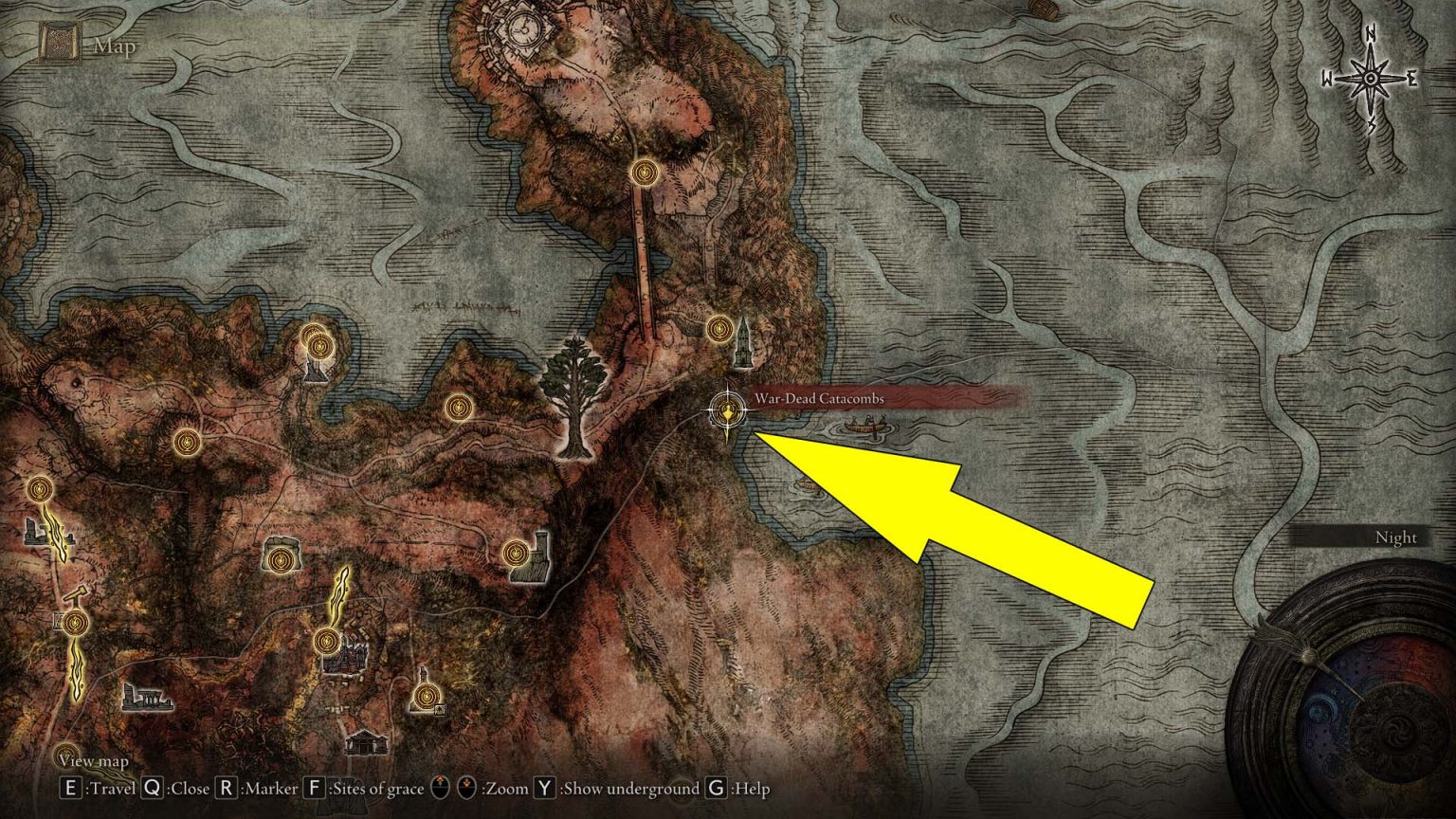This screenshot has height=819, width=1456.
Task: Click the castle town icon in the southwest
Action: 346,659
